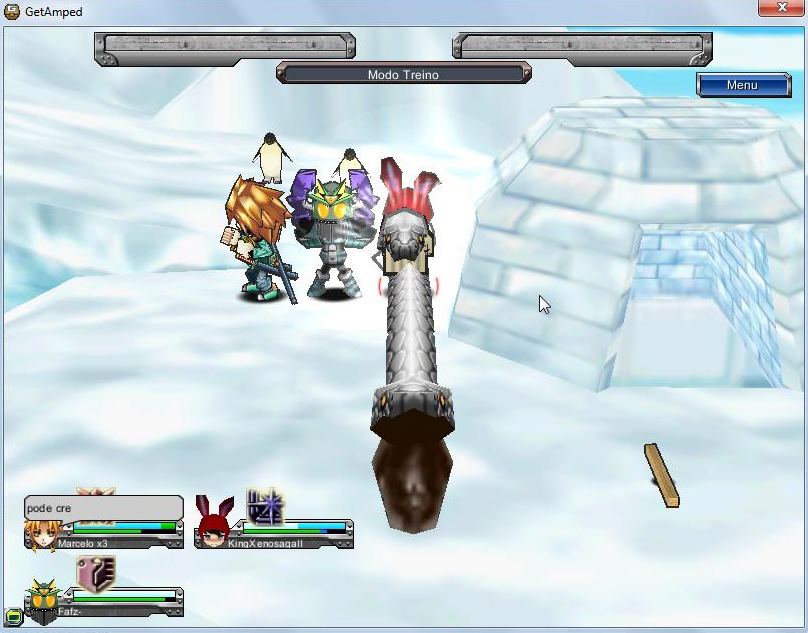This screenshot has width=808, height=633.
Task: Click the purple accessory icon above KingXenosagaII
Action: [x=266, y=507]
